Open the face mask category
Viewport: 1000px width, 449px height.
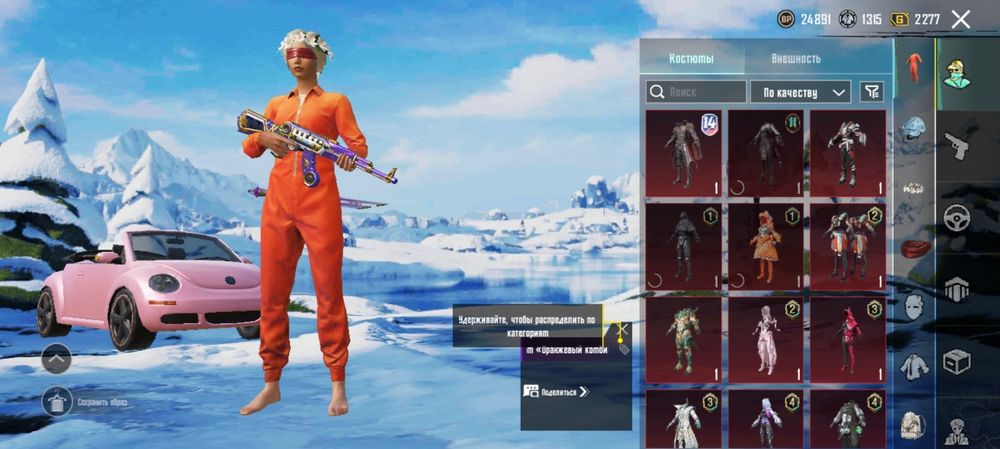[x=914, y=307]
